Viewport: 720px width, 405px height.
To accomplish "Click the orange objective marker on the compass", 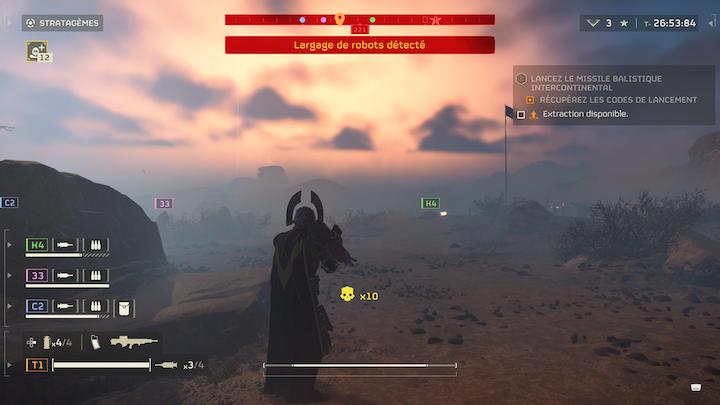I will pos(339,19).
